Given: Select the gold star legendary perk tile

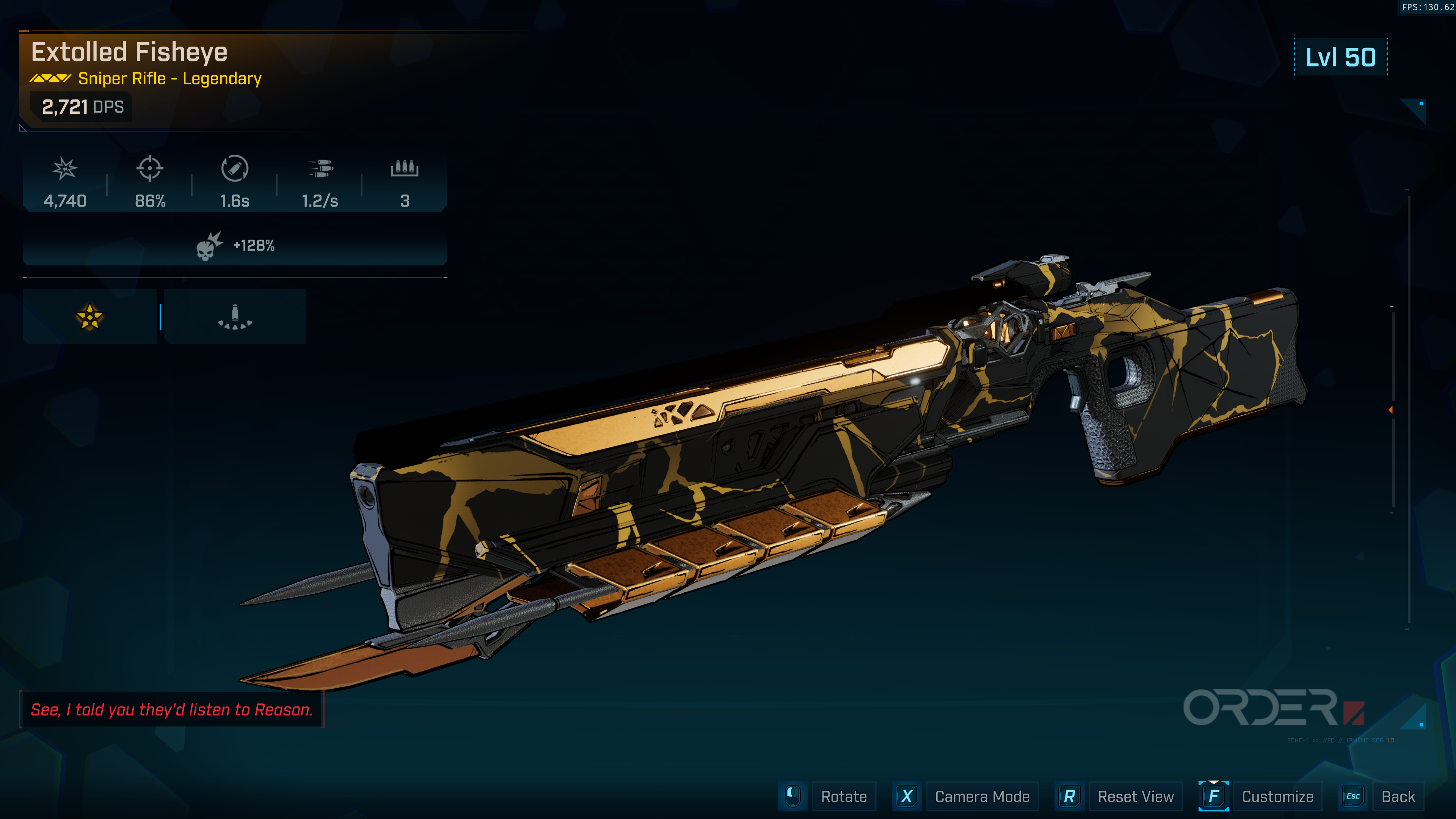Looking at the screenshot, I should click(x=89, y=317).
